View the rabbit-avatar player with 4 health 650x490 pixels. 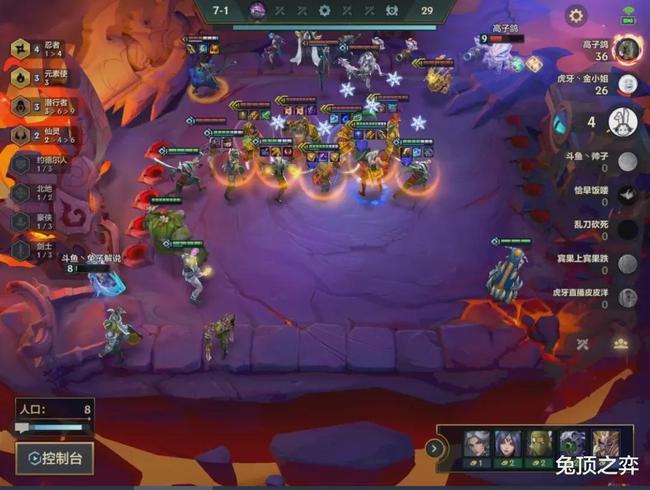tap(624, 122)
